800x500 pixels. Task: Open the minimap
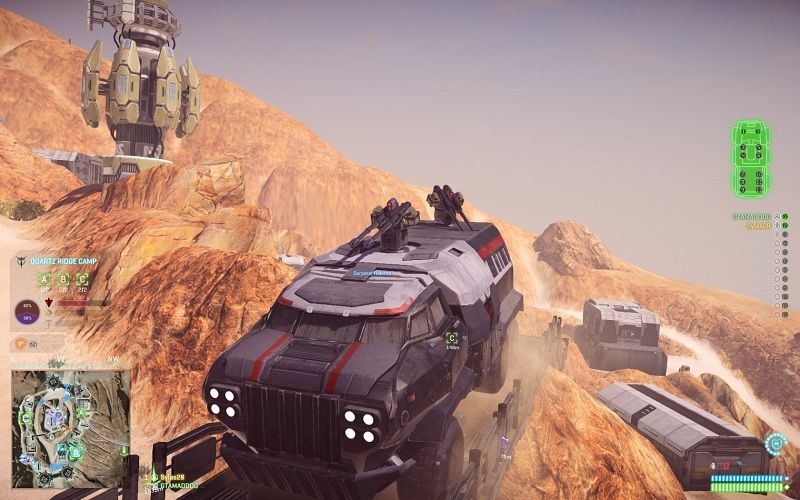(x=71, y=414)
